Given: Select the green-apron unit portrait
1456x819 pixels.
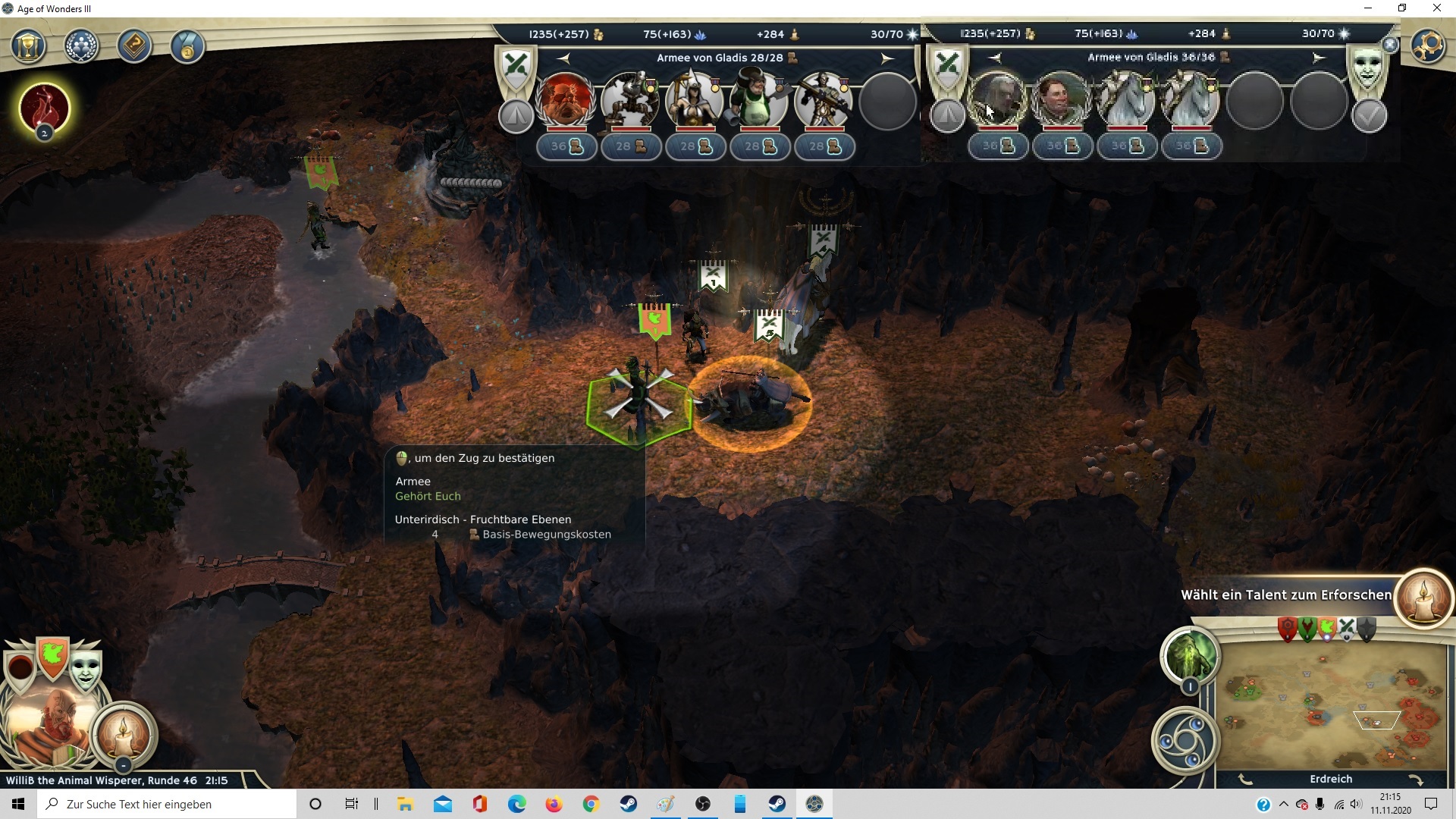Looking at the screenshot, I should point(758,100).
